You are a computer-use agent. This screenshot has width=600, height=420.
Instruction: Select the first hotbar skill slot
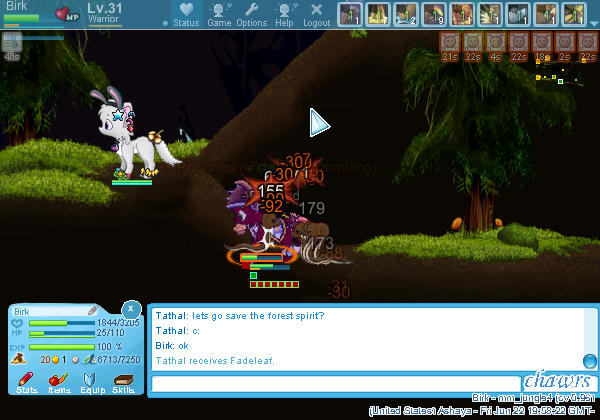coord(350,15)
